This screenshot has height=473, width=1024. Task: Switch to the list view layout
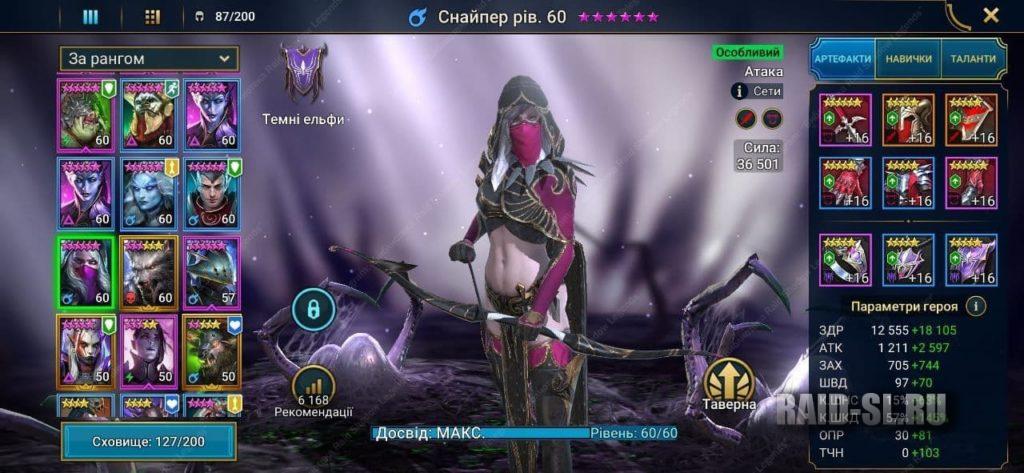coord(90,16)
